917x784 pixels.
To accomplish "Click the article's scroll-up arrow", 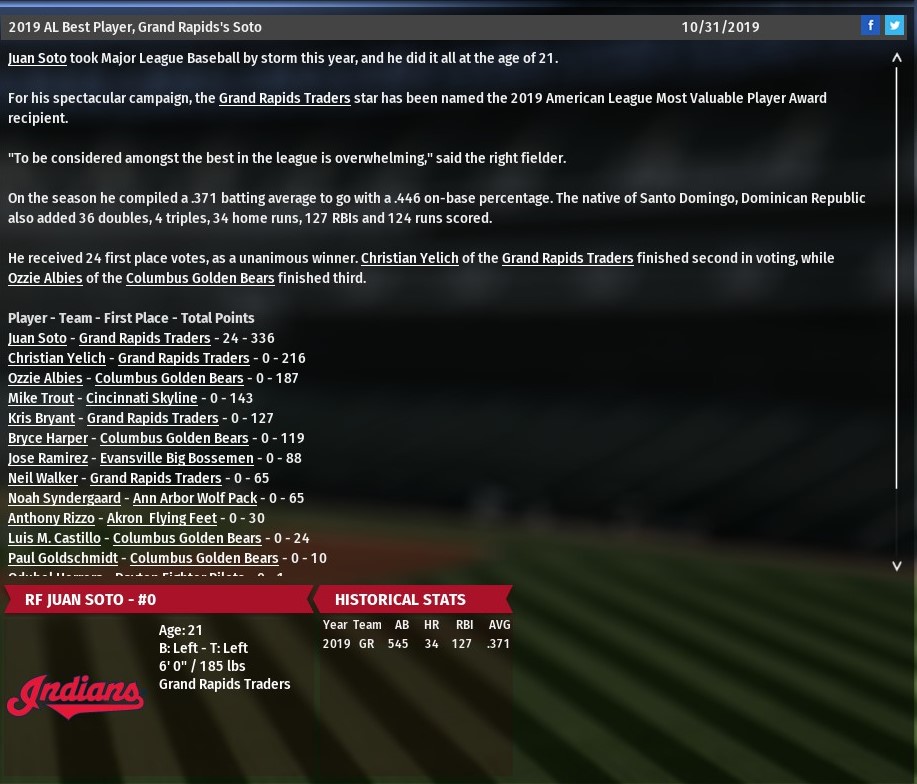I will tap(897, 59).
